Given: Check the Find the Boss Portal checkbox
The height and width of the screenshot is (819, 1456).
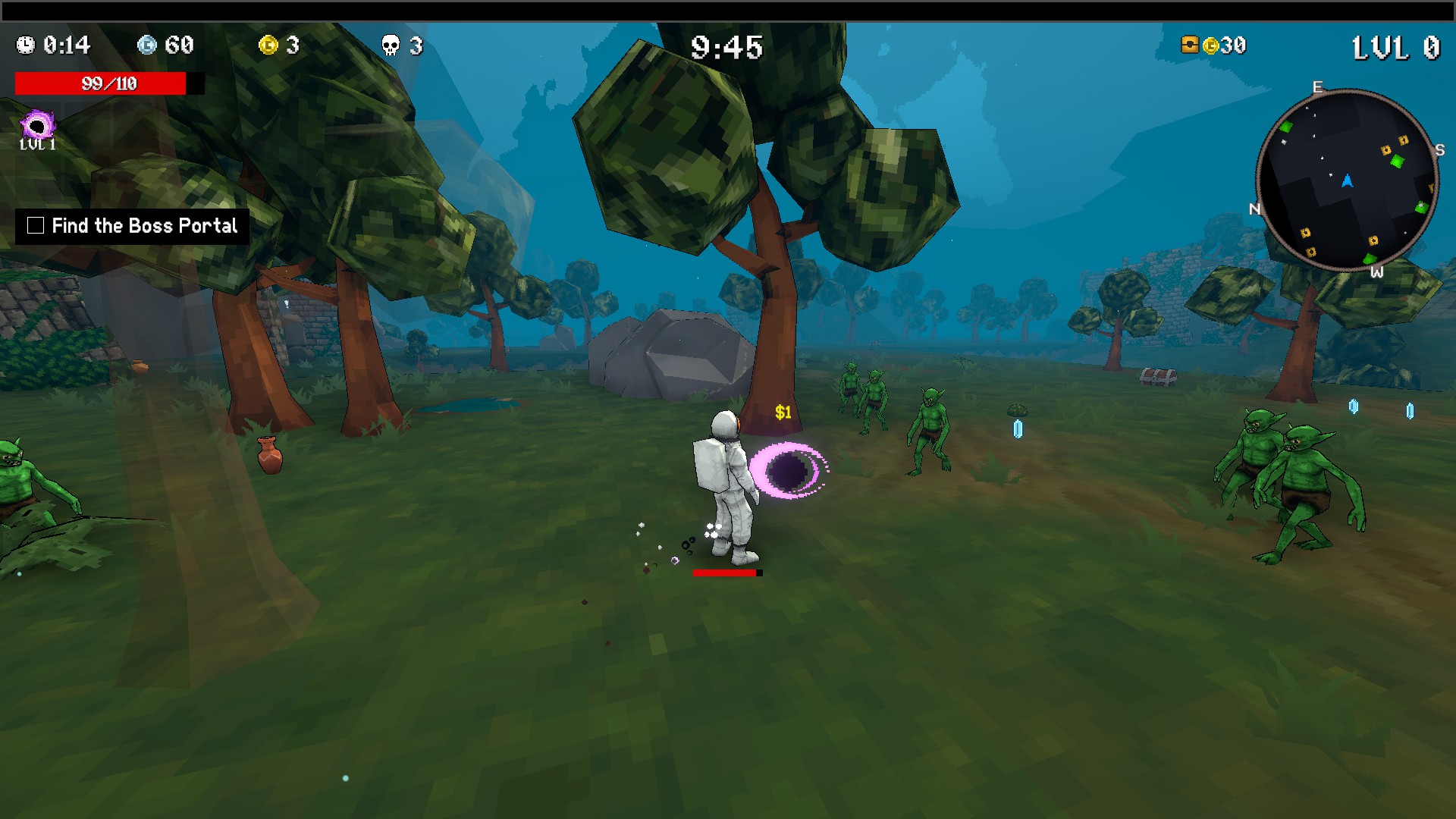Looking at the screenshot, I should click(x=35, y=224).
